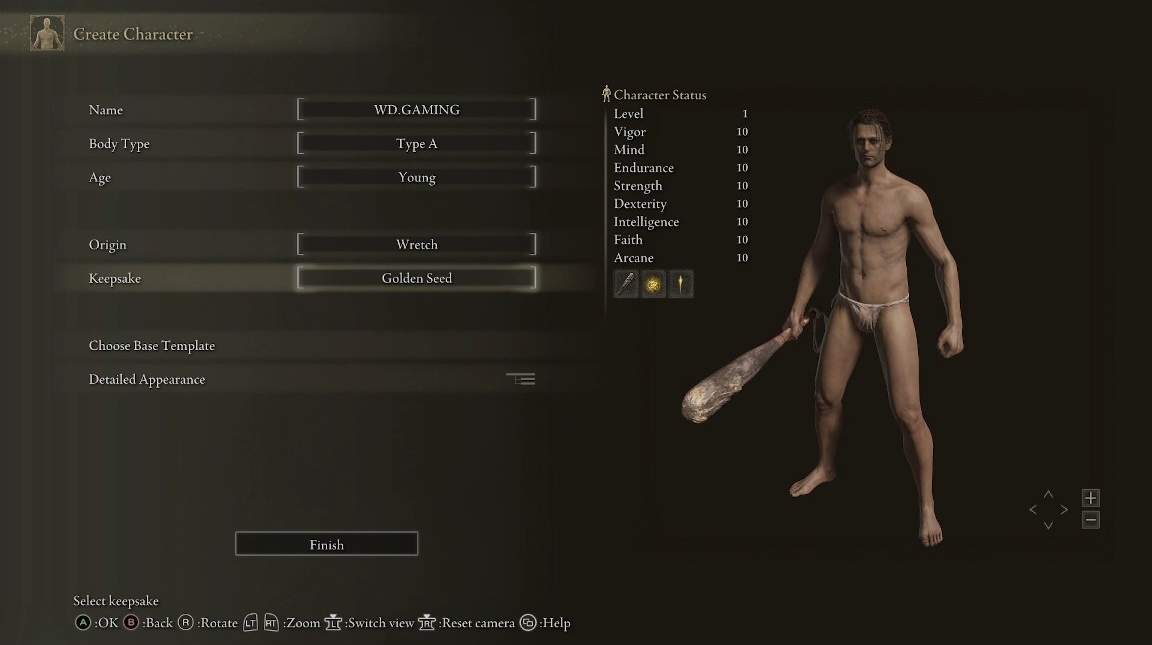Select the club weapon icon
1152x645 pixels.
pyautogui.click(x=626, y=285)
